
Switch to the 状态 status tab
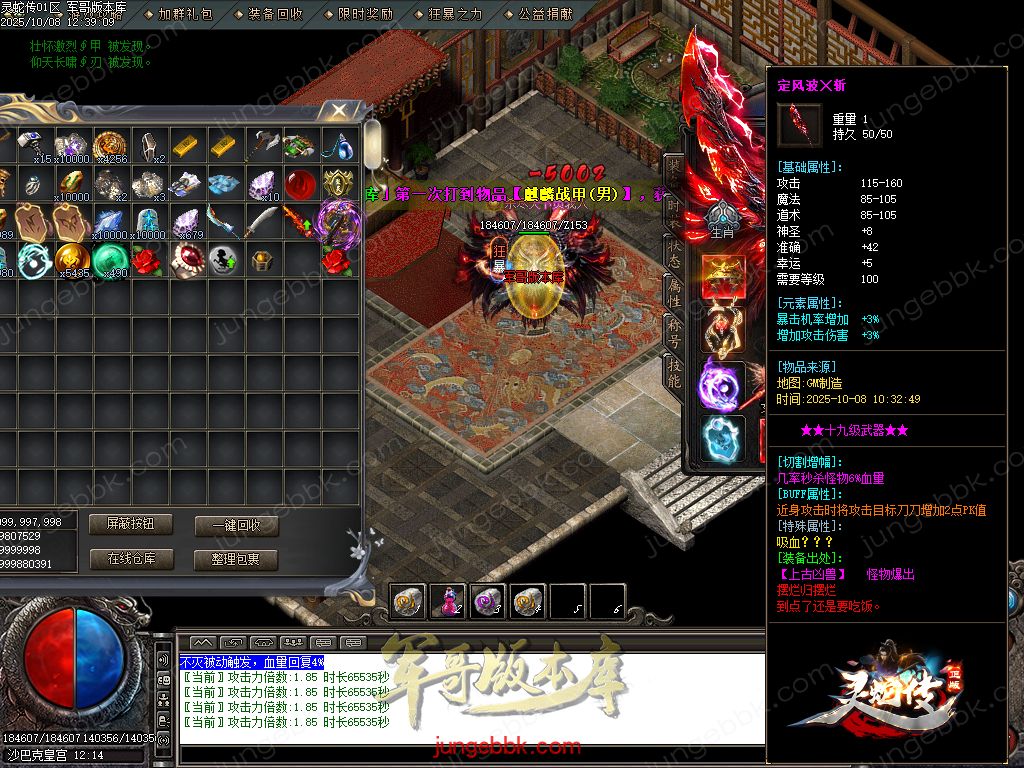(x=674, y=251)
